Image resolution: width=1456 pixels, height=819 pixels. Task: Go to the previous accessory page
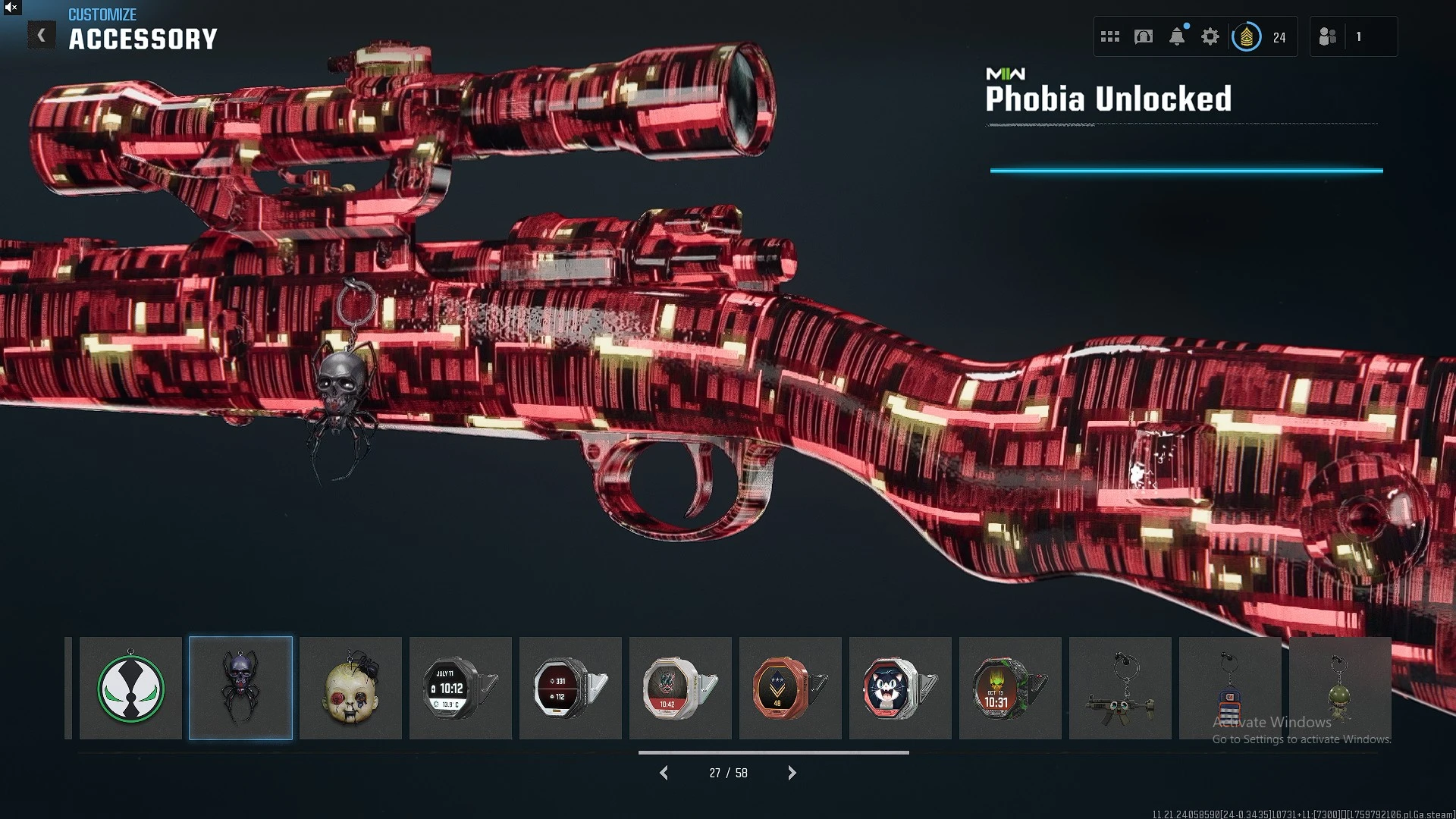pos(664,773)
